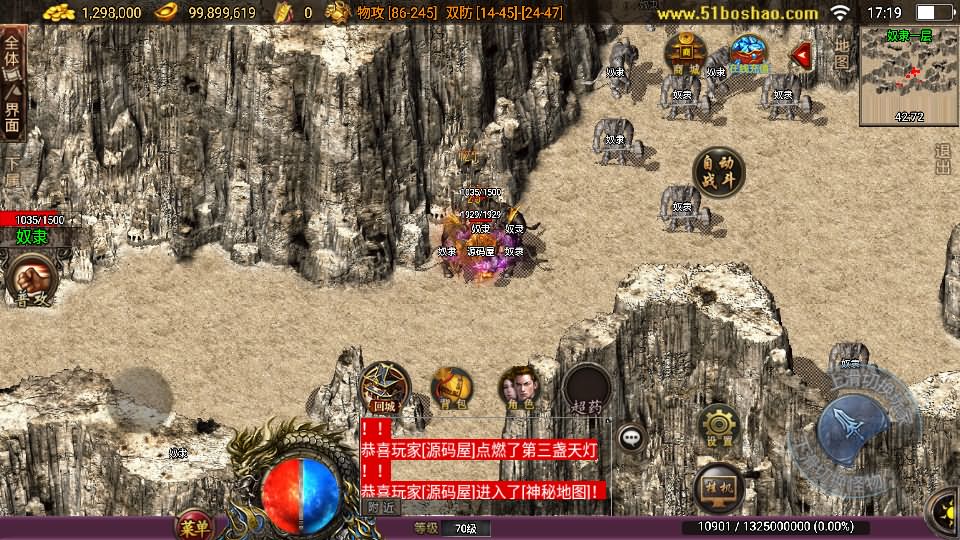The height and width of the screenshot is (540, 960).
Task: Open the 菜单 menu button
Action: point(194,527)
